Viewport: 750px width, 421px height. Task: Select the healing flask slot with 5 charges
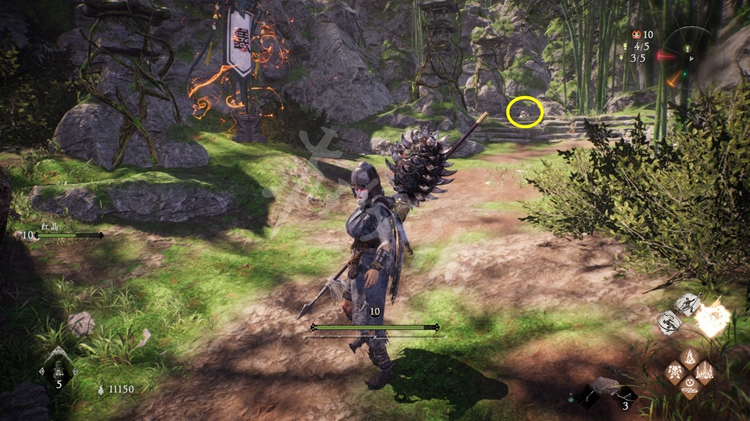pos(56,366)
